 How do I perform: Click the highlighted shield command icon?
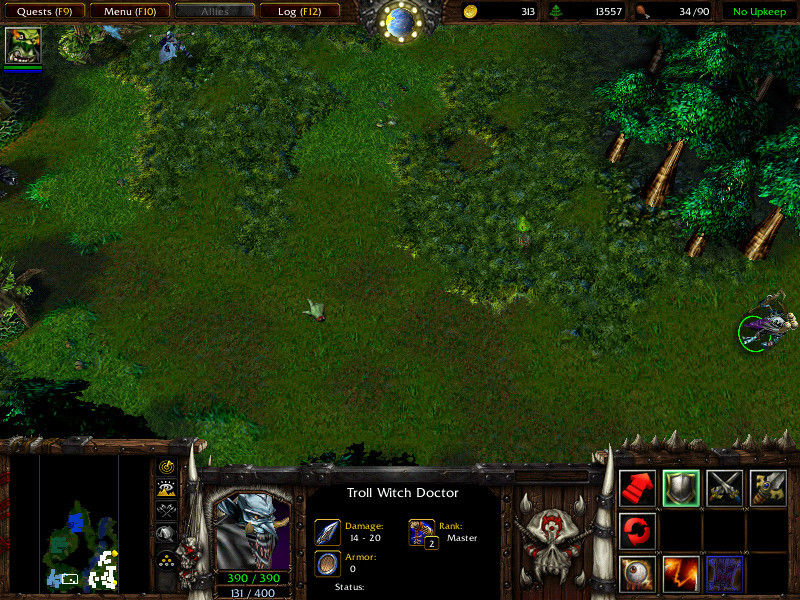click(x=681, y=488)
